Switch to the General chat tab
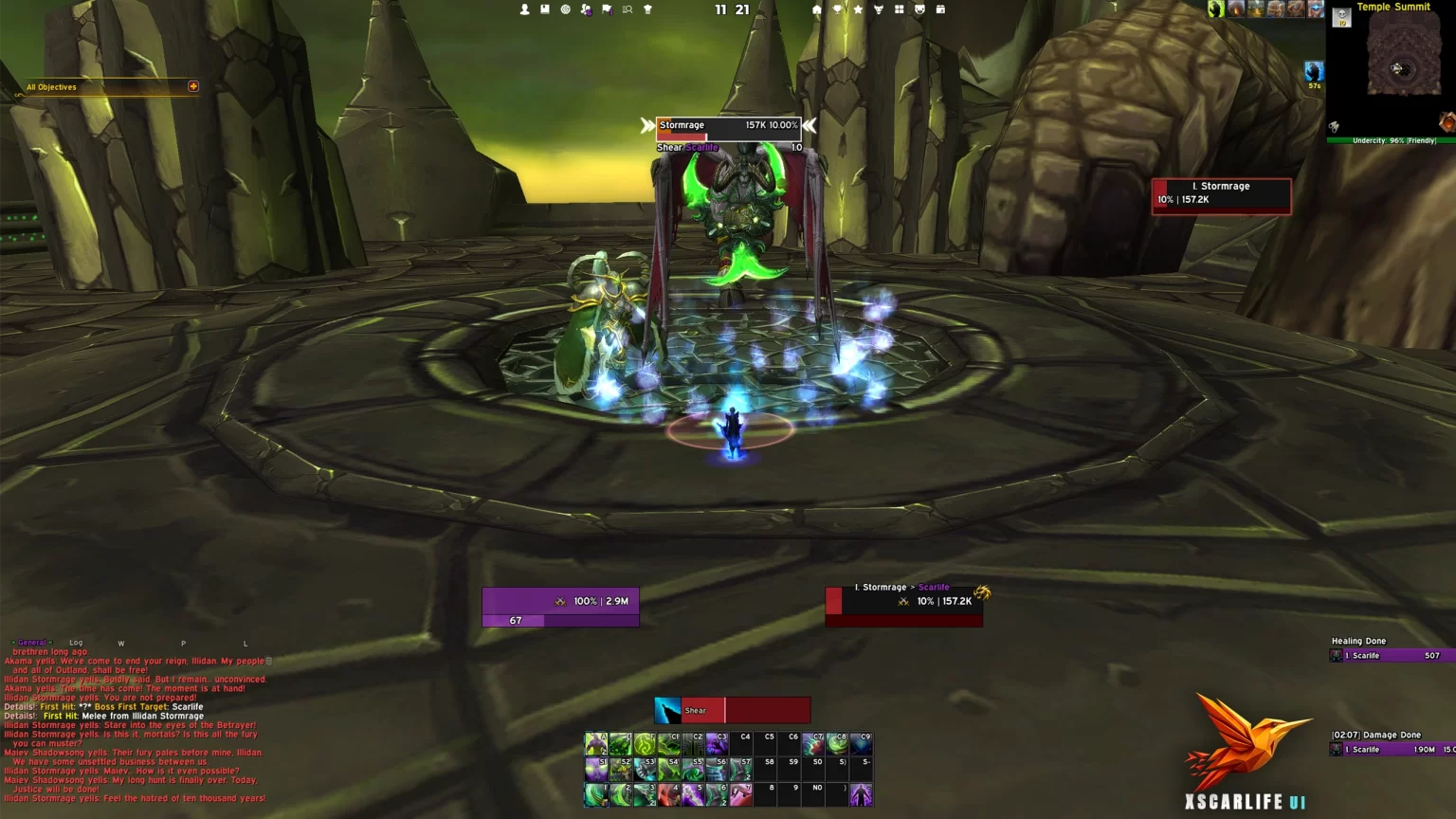This screenshot has width=1456, height=819. (x=31, y=643)
